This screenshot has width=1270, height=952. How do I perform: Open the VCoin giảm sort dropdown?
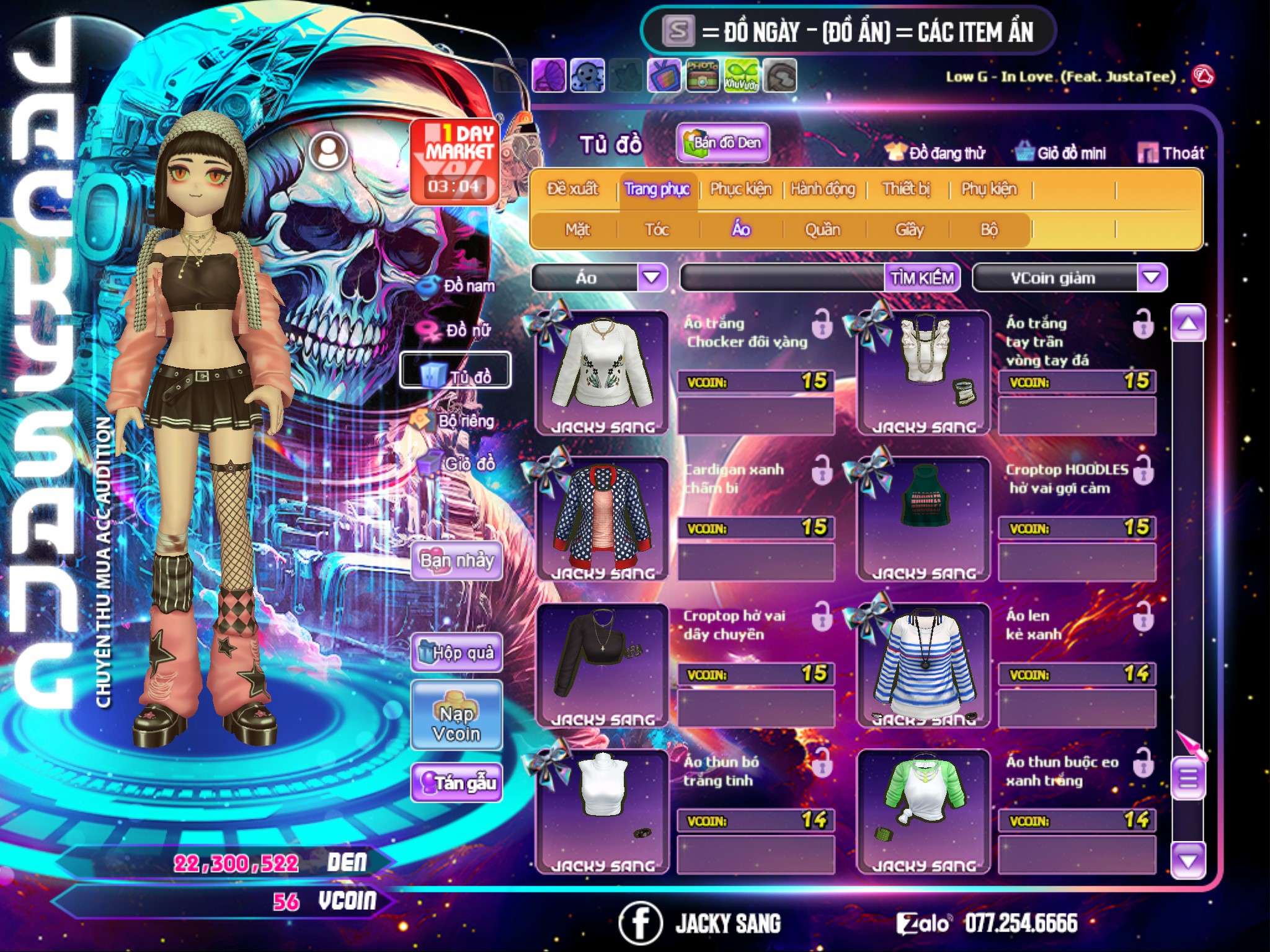coord(1152,277)
